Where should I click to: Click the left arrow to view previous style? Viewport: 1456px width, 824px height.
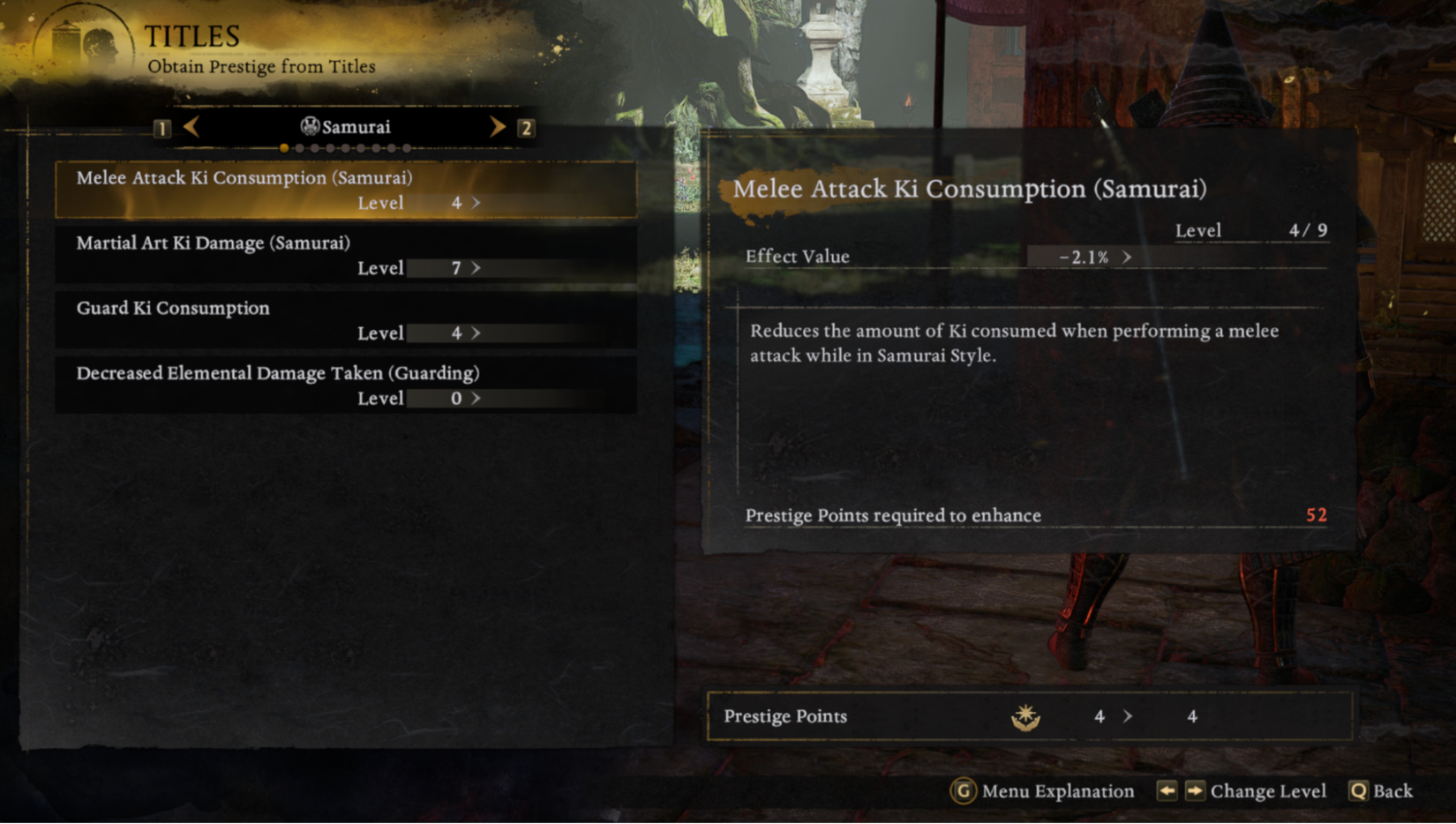[x=192, y=126]
